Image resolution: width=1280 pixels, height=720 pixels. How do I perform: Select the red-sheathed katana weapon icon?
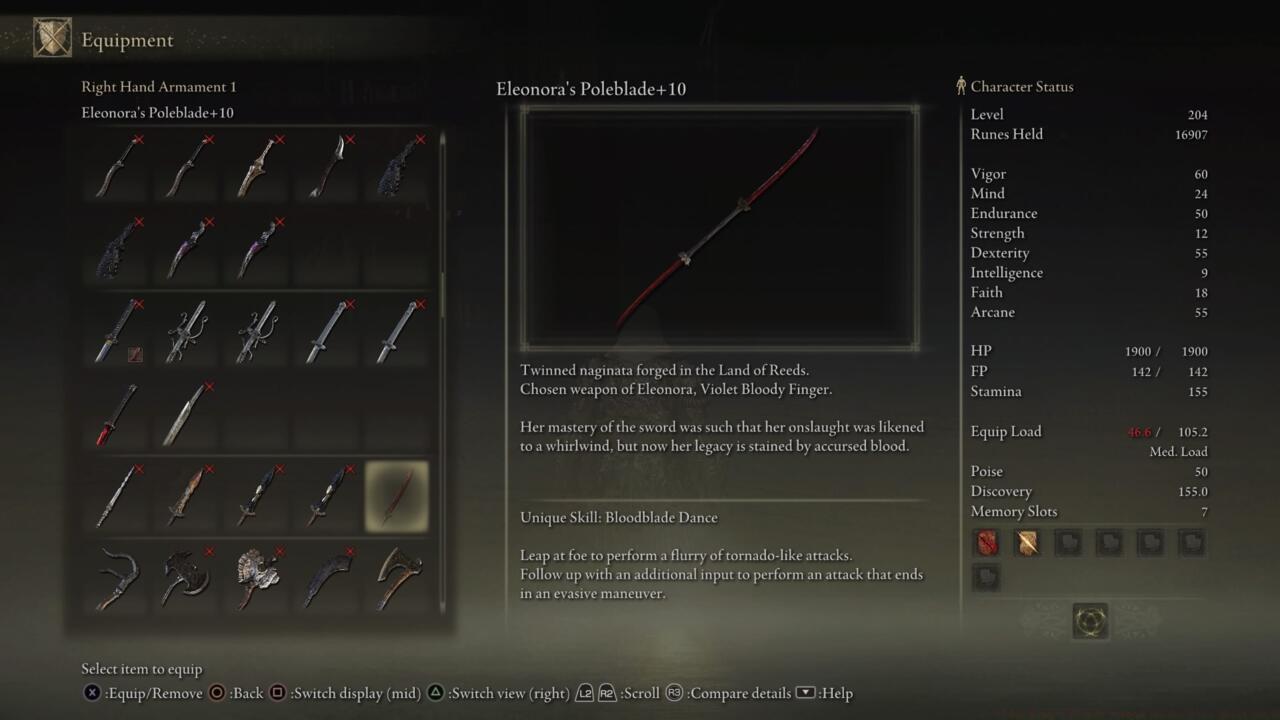pyautogui.click(x=115, y=415)
